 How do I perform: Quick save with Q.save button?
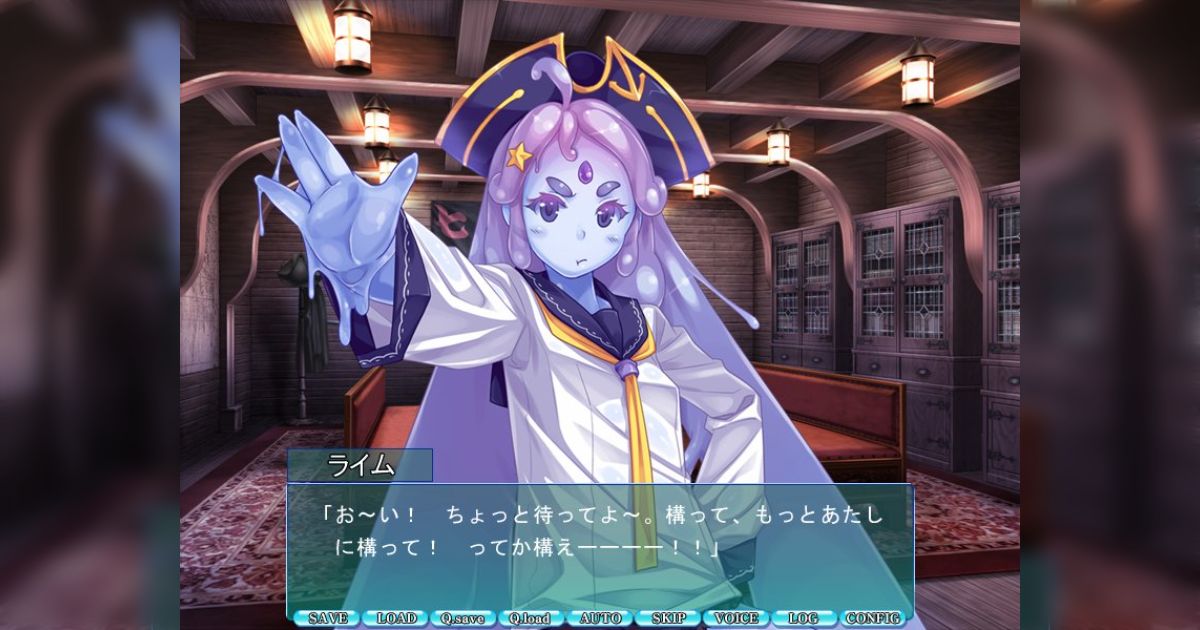[x=463, y=618]
